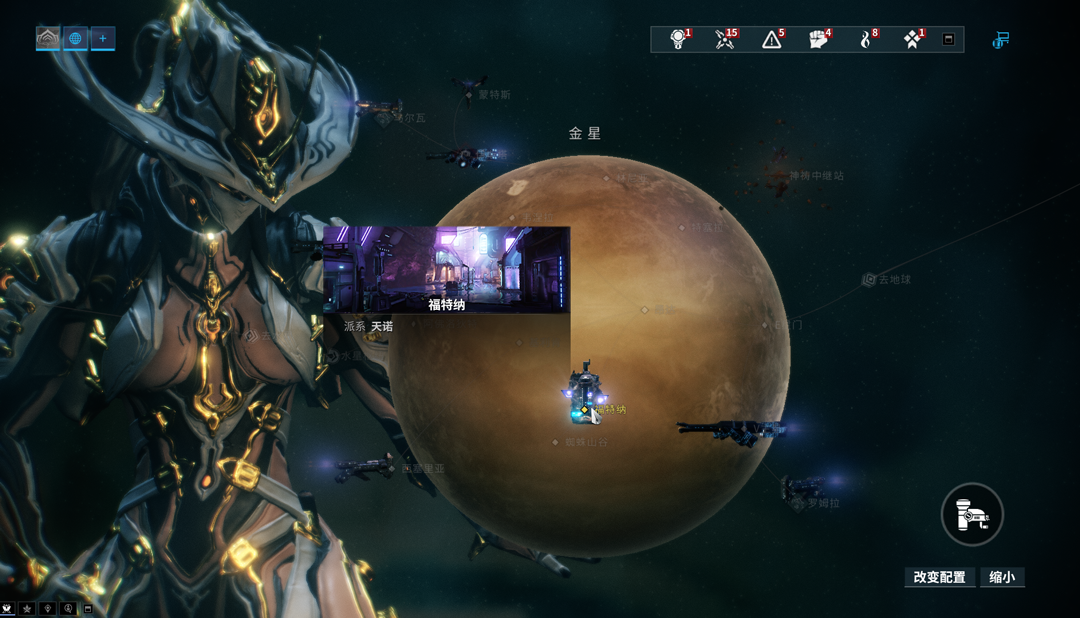The height and width of the screenshot is (618, 1080).
Task: Invite a player with the plus button
Action: pos(102,39)
